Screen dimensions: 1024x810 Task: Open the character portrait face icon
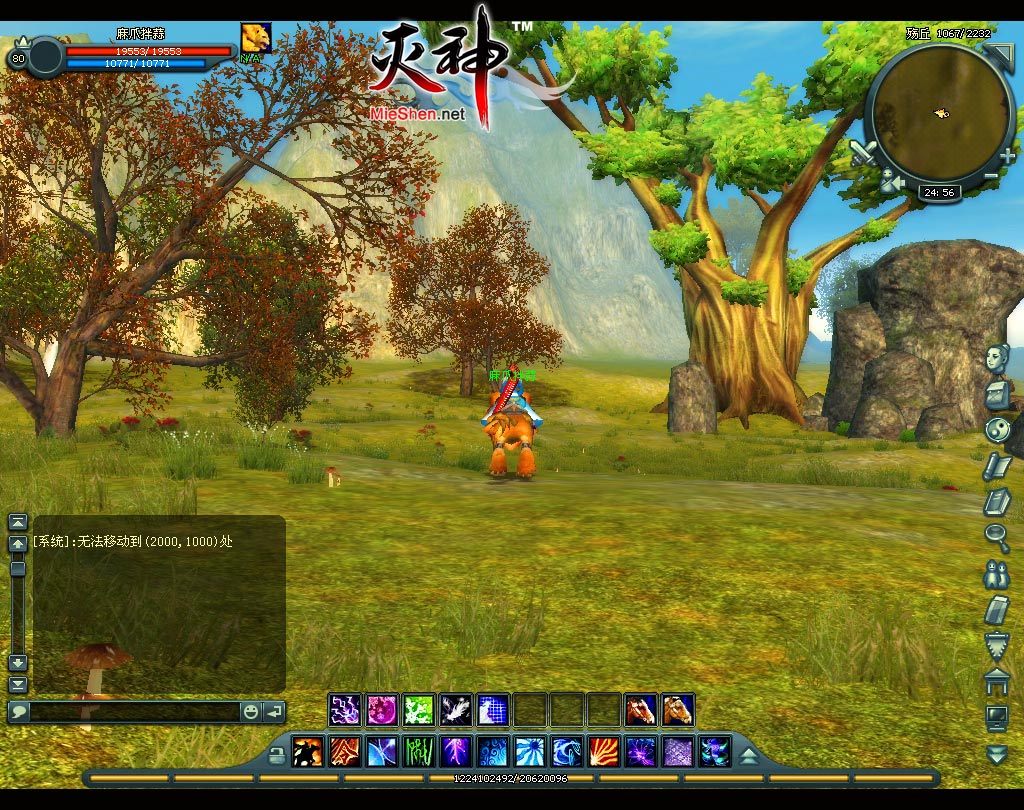999,358
